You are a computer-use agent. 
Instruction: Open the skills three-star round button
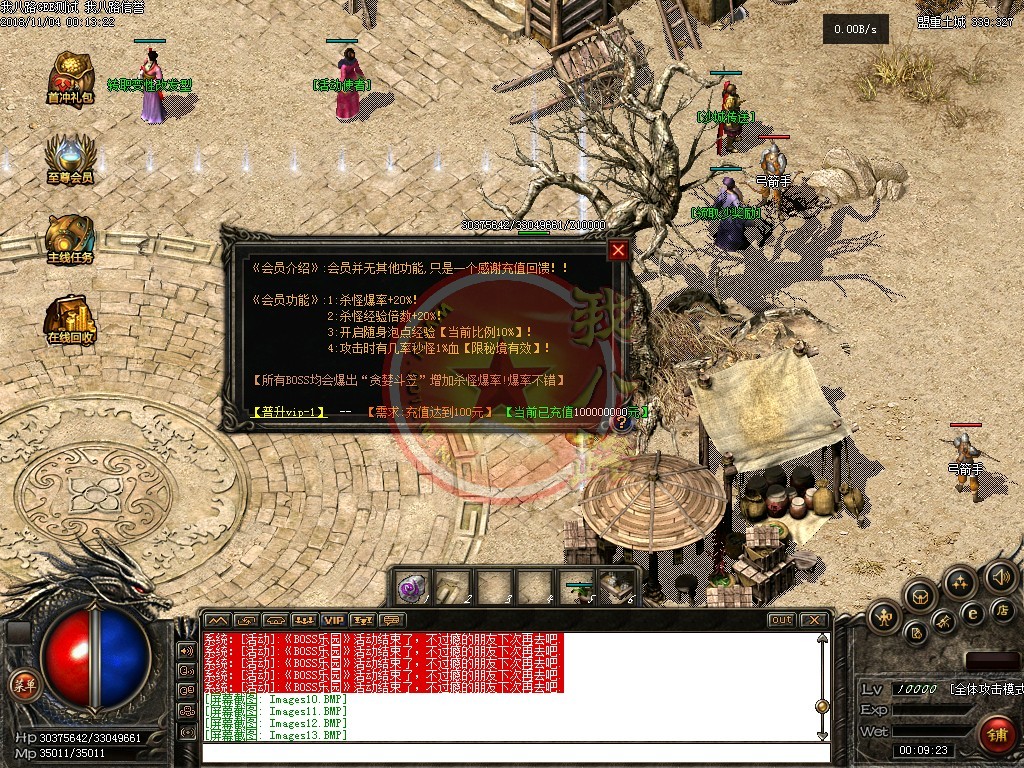[x=959, y=583]
